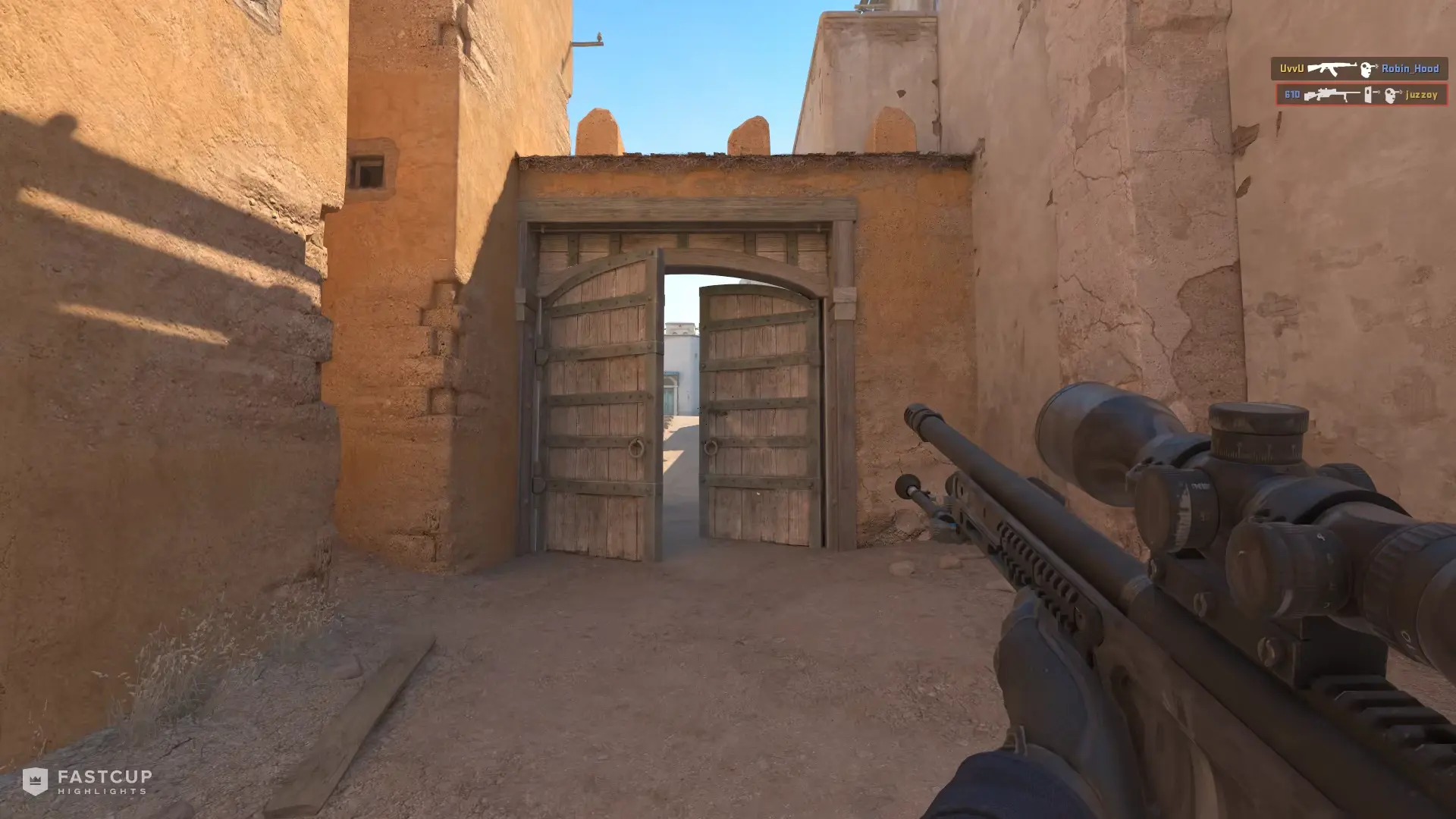The width and height of the screenshot is (1456, 819).
Task: Click the wall penetration icon in juzzoy's kill entry
Action: (1368, 96)
